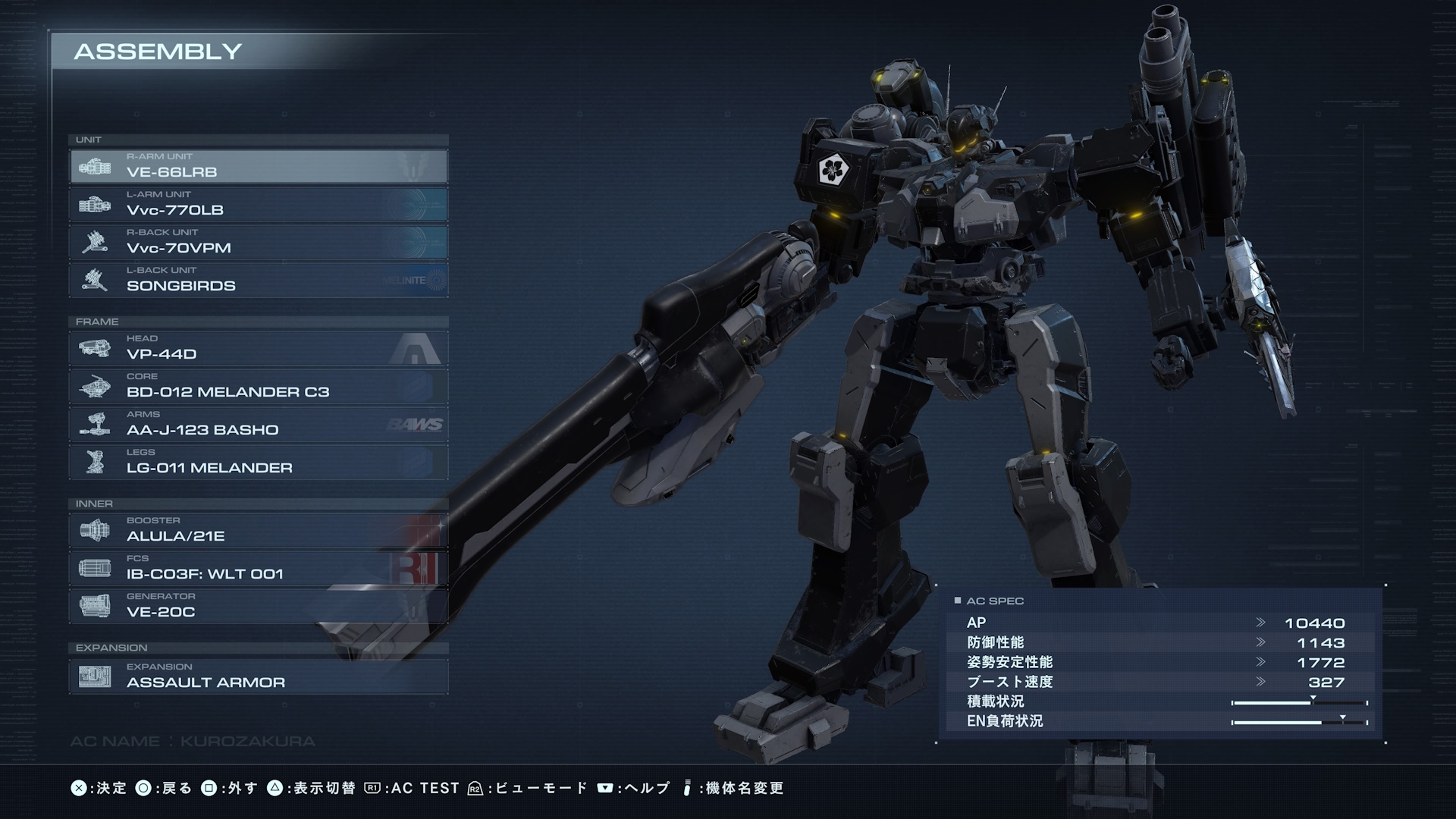The height and width of the screenshot is (819, 1456).
Task: Select the L-BACK UNIT SONGBIRDS slot
Action: pyautogui.click(x=259, y=280)
